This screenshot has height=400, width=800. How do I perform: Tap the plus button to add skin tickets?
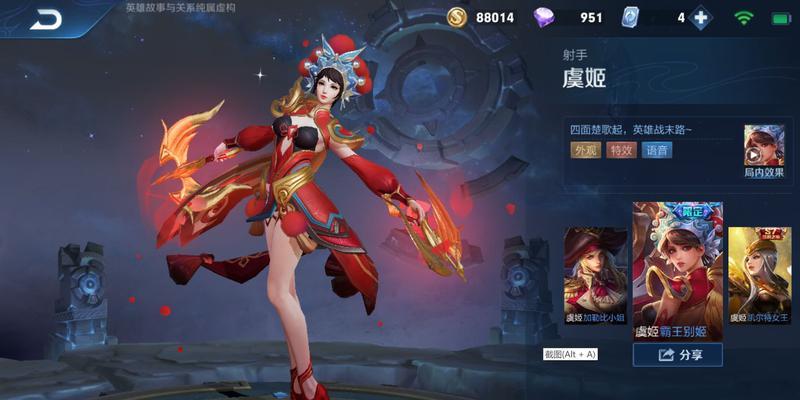pyautogui.click(x=701, y=17)
